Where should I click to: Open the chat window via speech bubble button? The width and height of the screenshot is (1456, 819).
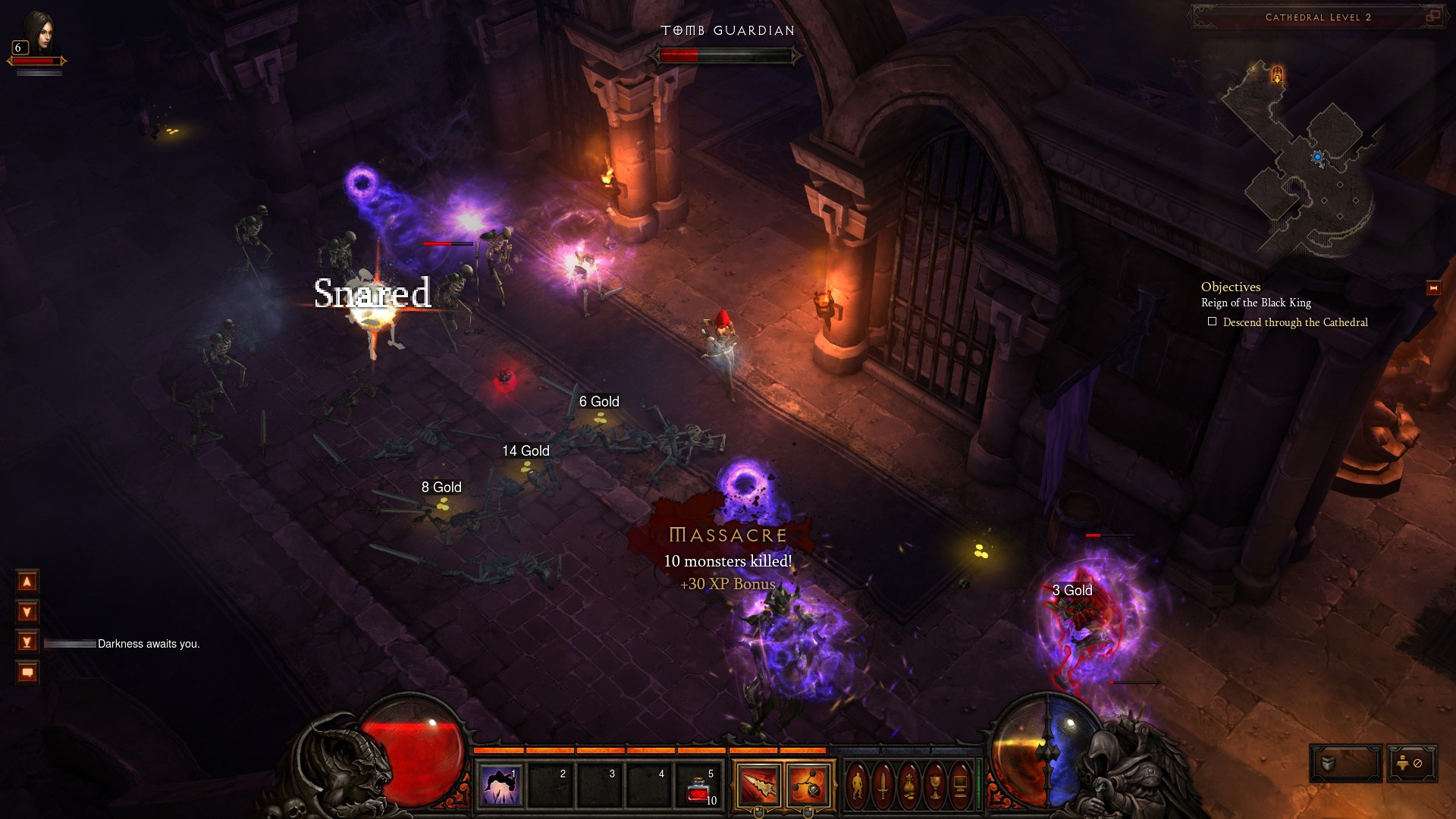click(x=27, y=673)
